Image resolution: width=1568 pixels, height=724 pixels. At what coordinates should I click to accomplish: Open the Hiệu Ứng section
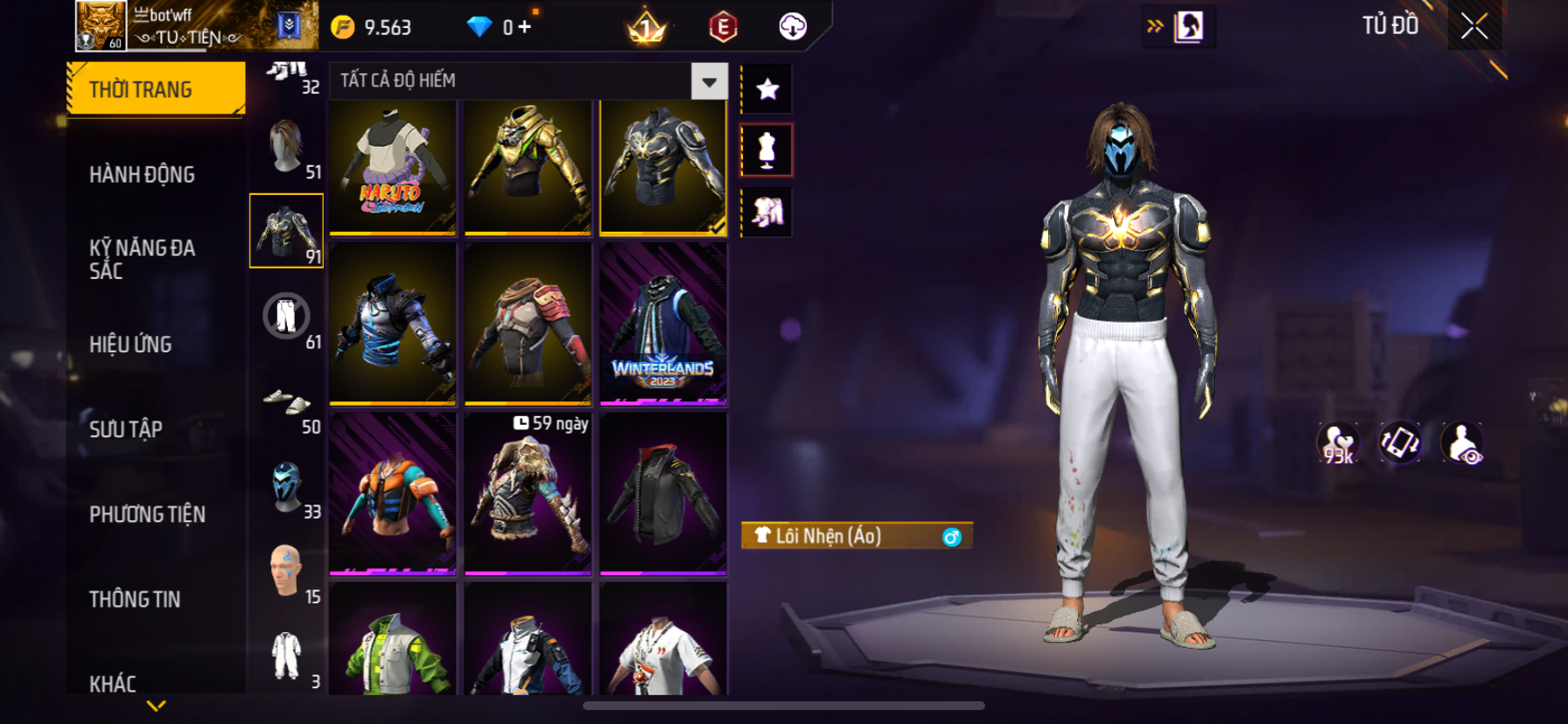click(130, 345)
